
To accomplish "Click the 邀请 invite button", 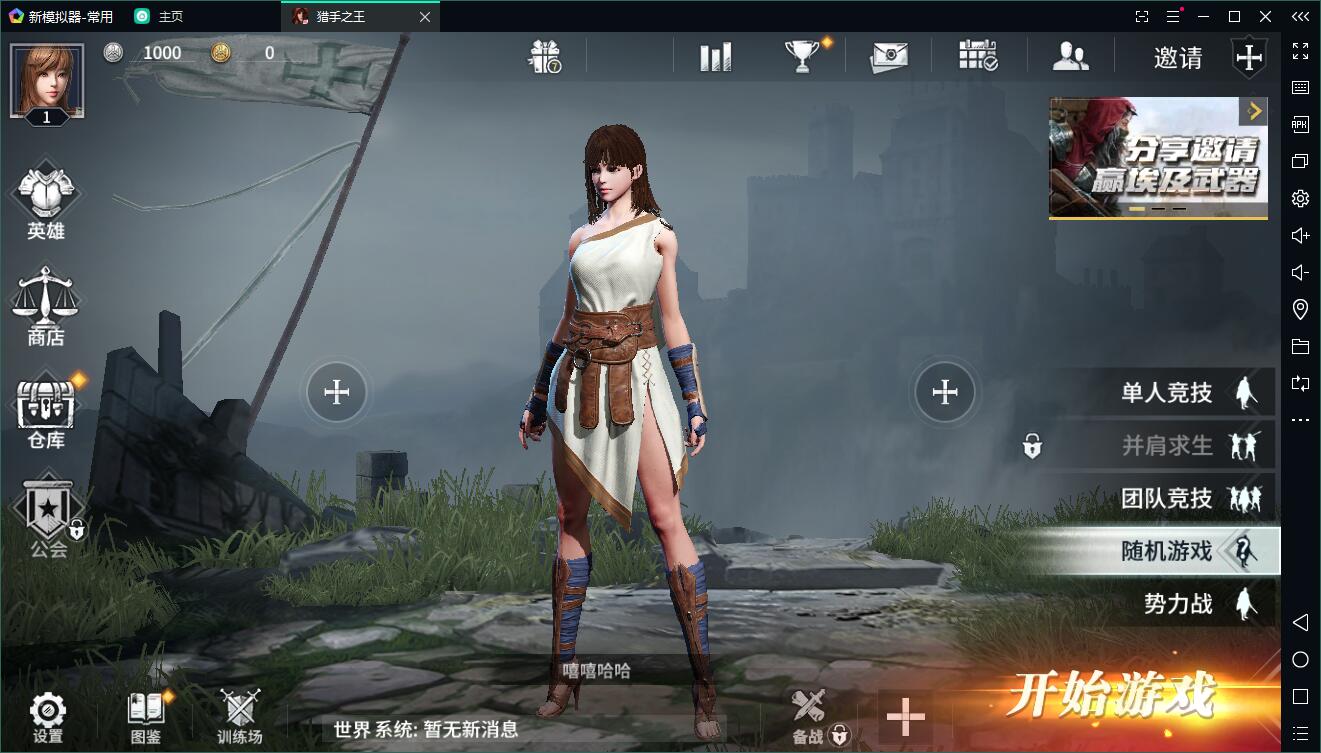I will point(1178,58).
